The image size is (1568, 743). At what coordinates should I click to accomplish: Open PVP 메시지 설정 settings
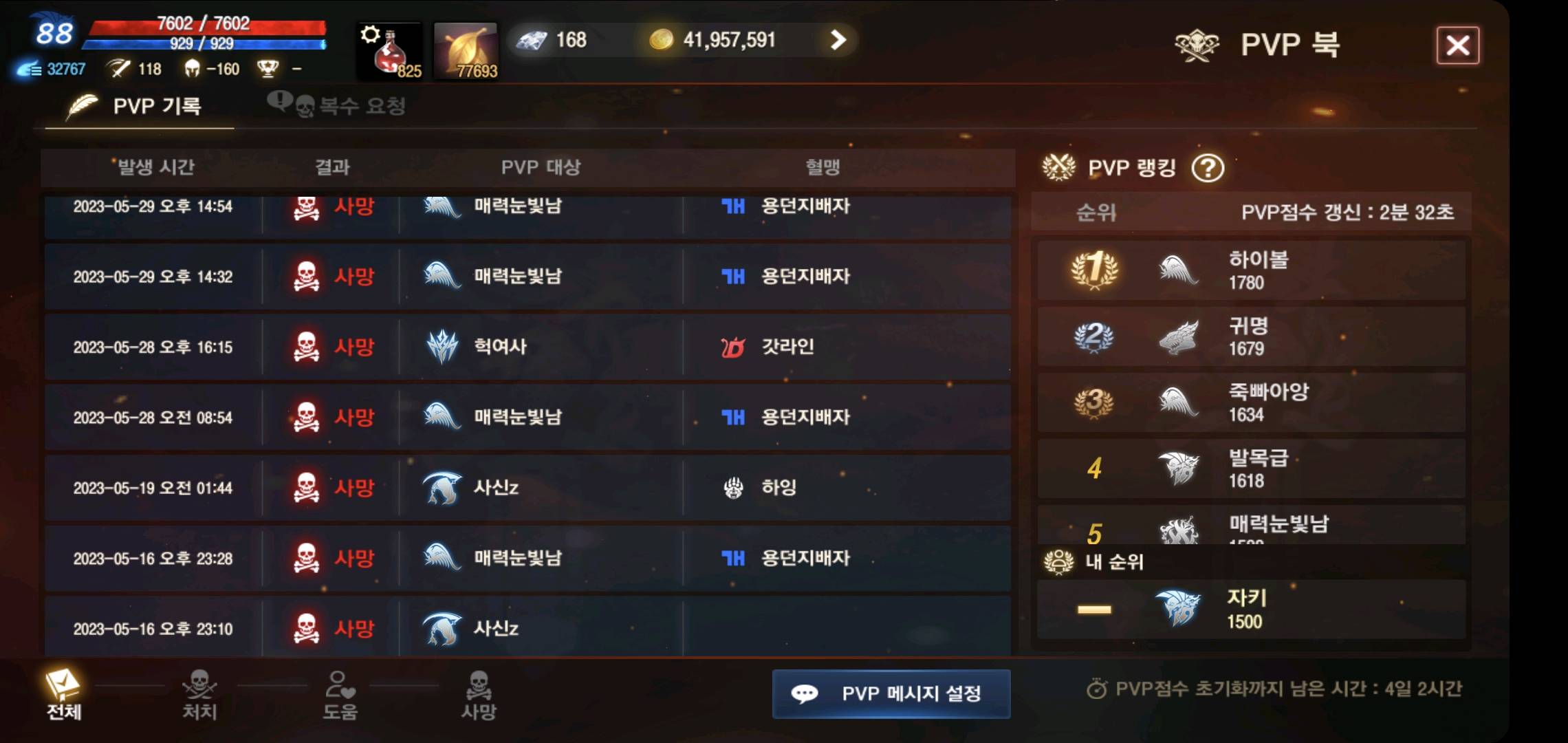pos(891,694)
